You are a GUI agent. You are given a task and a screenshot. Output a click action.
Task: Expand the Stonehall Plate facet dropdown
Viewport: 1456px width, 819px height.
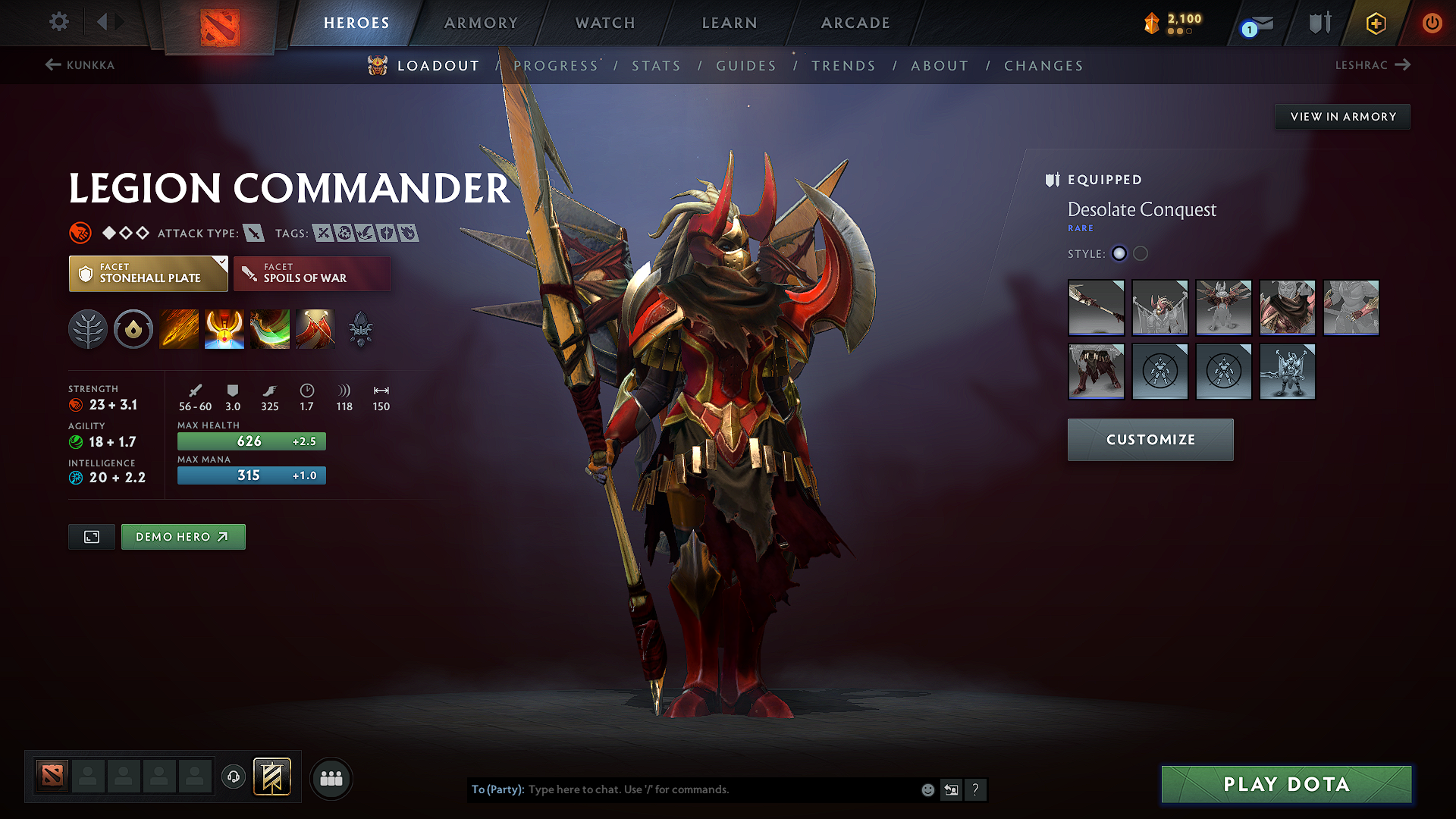(x=147, y=273)
